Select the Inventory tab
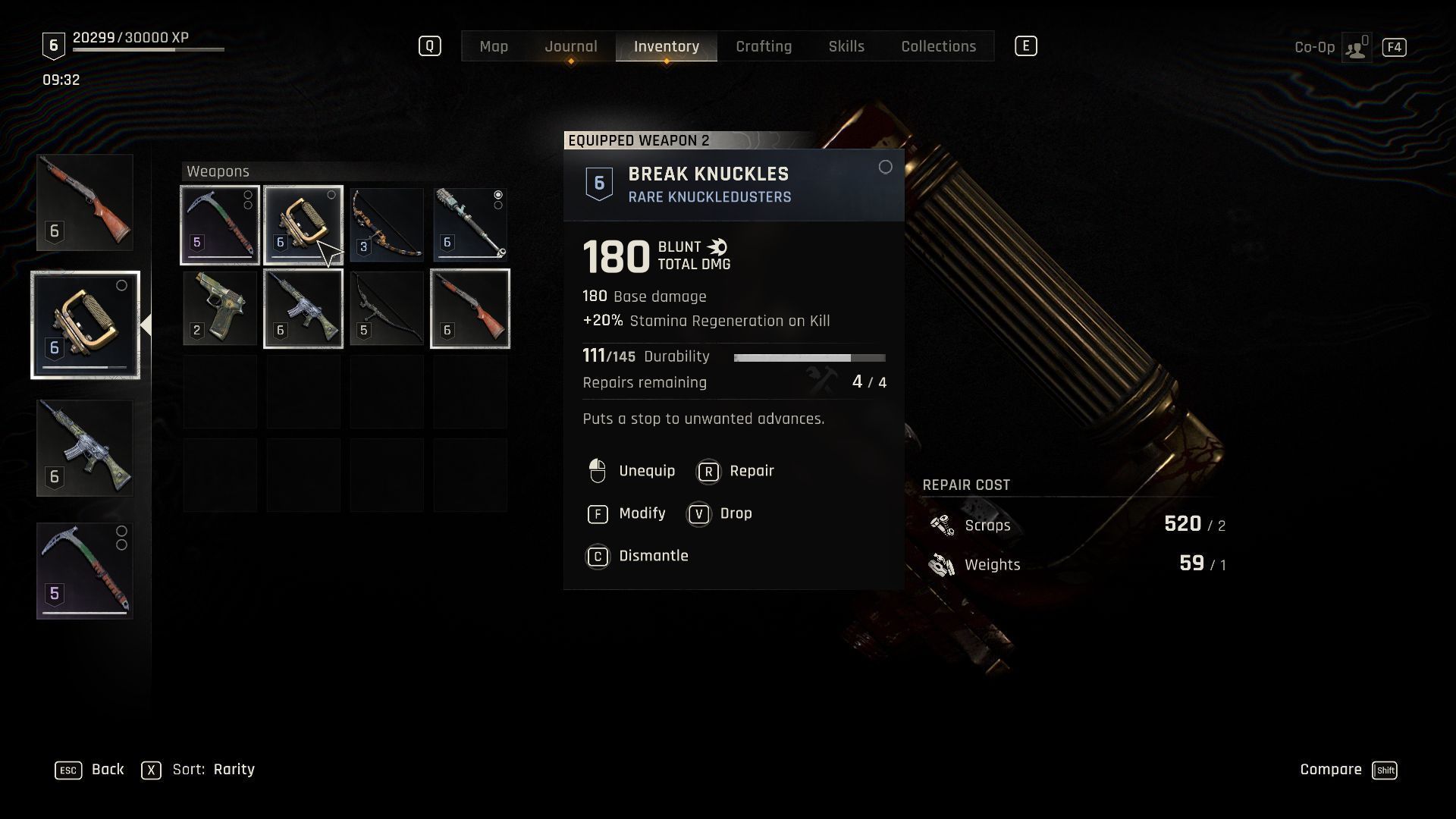The width and height of the screenshot is (1456, 819). tap(667, 46)
